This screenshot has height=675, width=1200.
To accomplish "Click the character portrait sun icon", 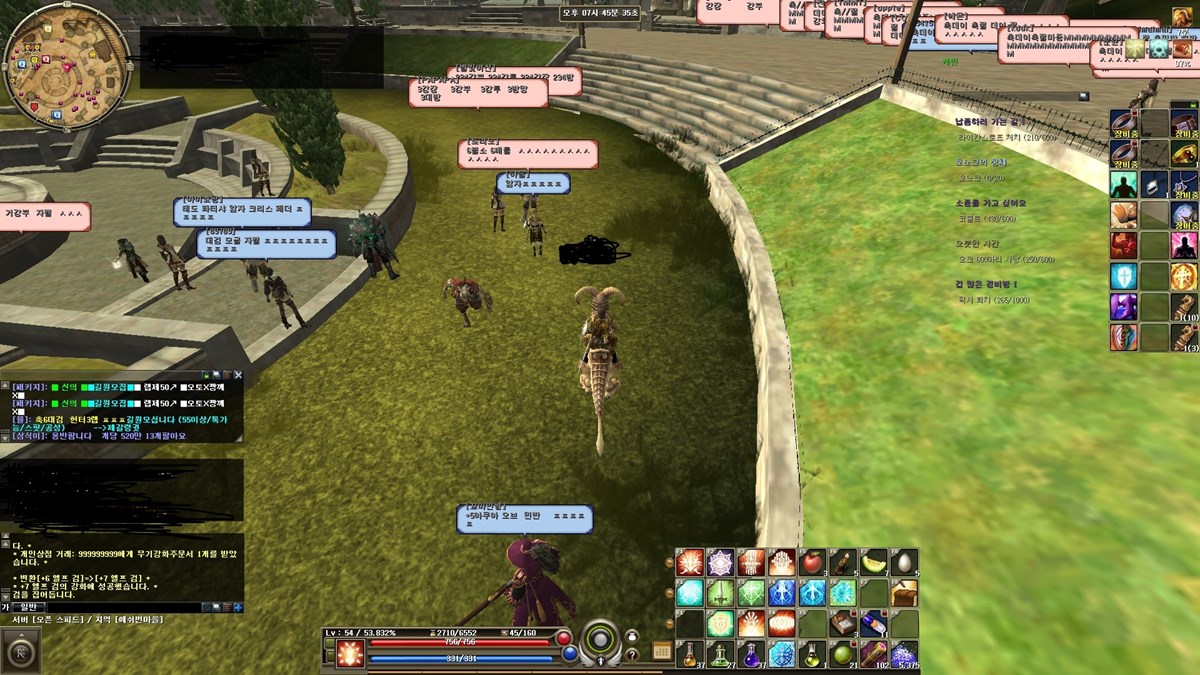I will tap(350, 654).
